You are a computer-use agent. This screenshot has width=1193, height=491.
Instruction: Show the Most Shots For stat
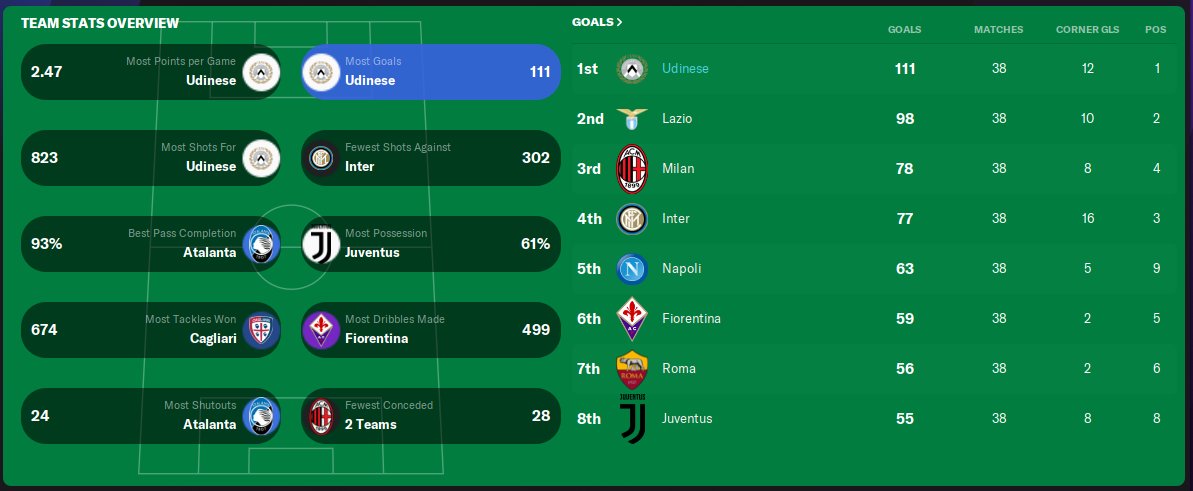(150, 158)
